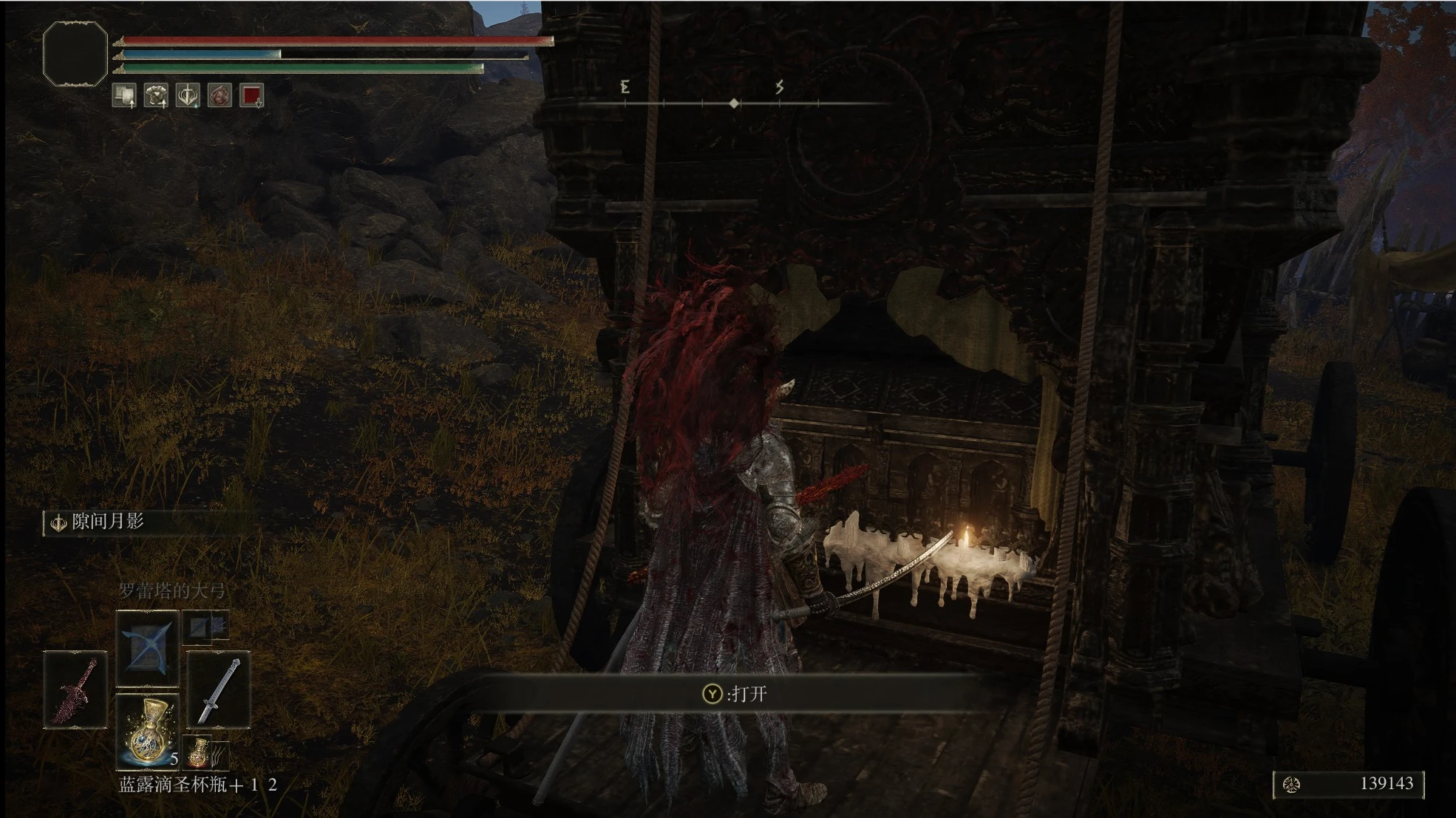Screen dimensions: 1456x818
Task: Click the red square debuff icon
Action: click(251, 95)
